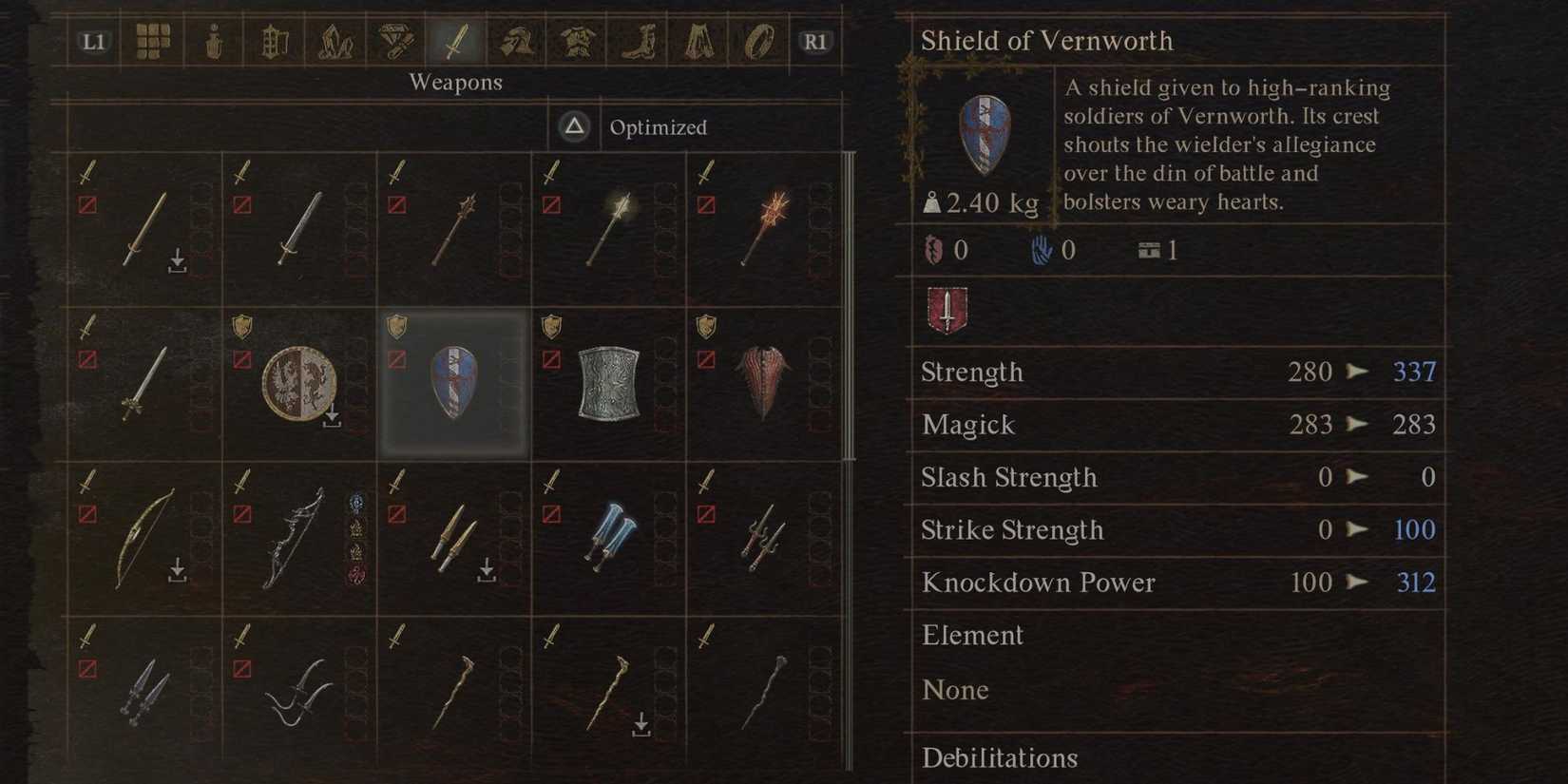Open the valuables diamond tab
Viewport: 1568px width, 784px height.
(396, 40)
